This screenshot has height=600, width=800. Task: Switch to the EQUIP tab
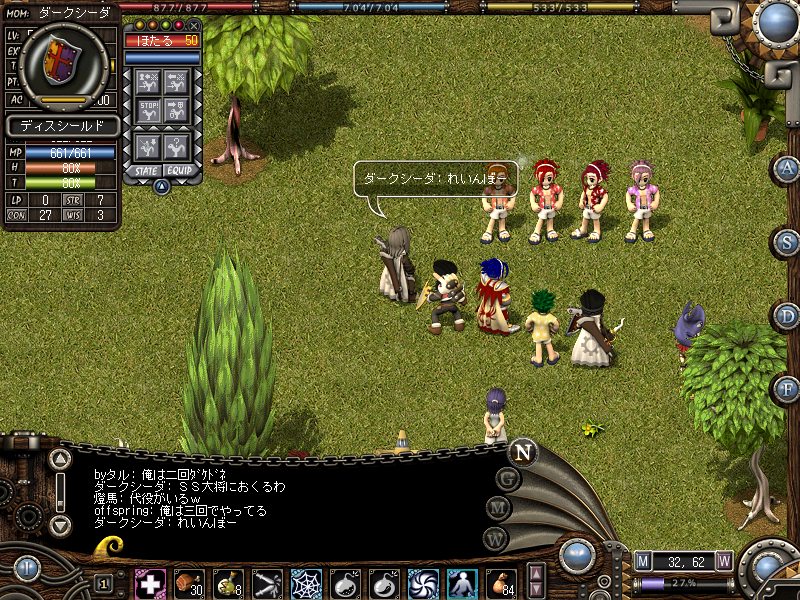pyautogui.click(x=179, y=171)
